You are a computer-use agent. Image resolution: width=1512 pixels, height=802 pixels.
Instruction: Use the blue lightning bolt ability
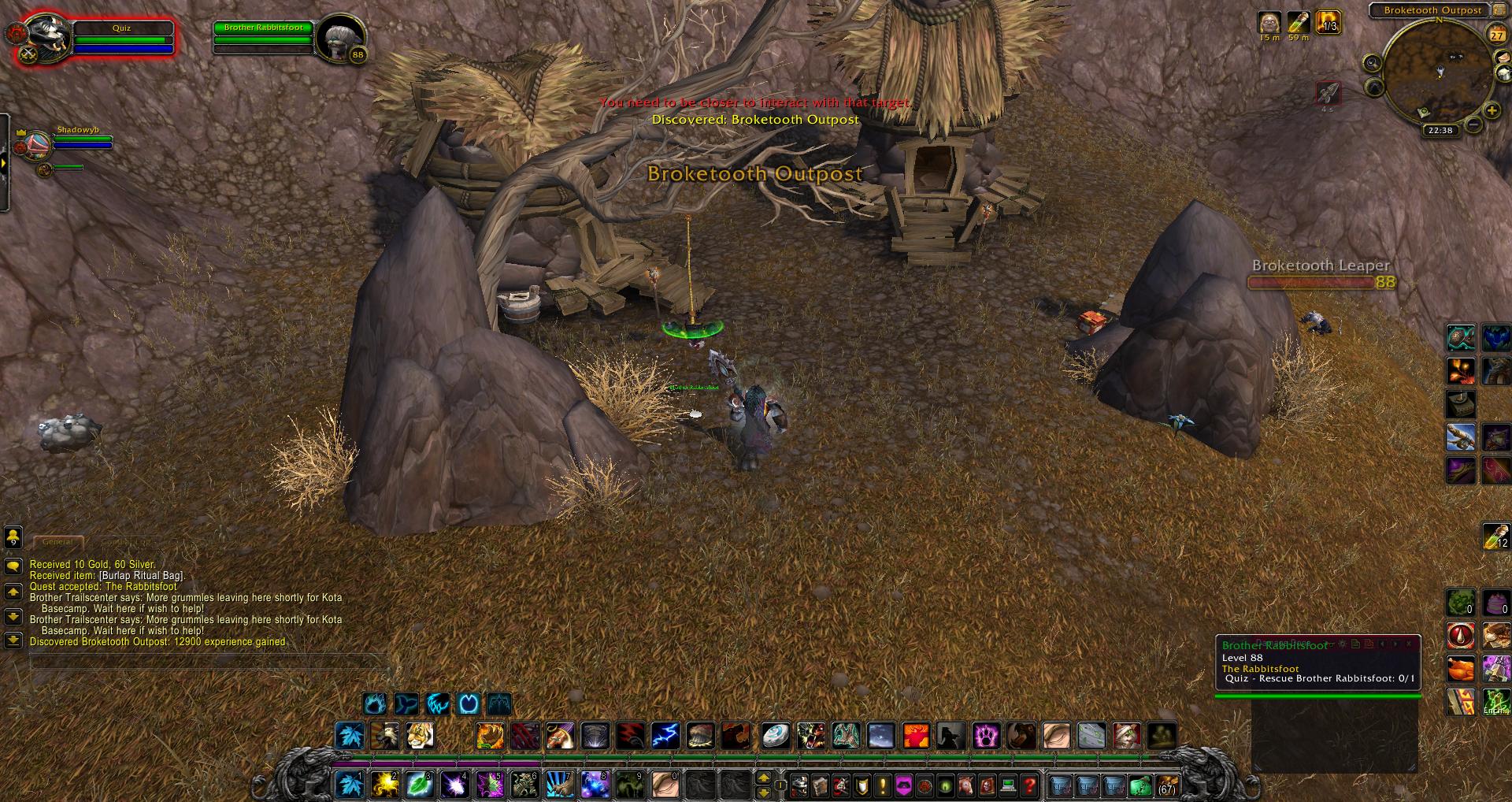pyautogui.click(x=665, y=736)
